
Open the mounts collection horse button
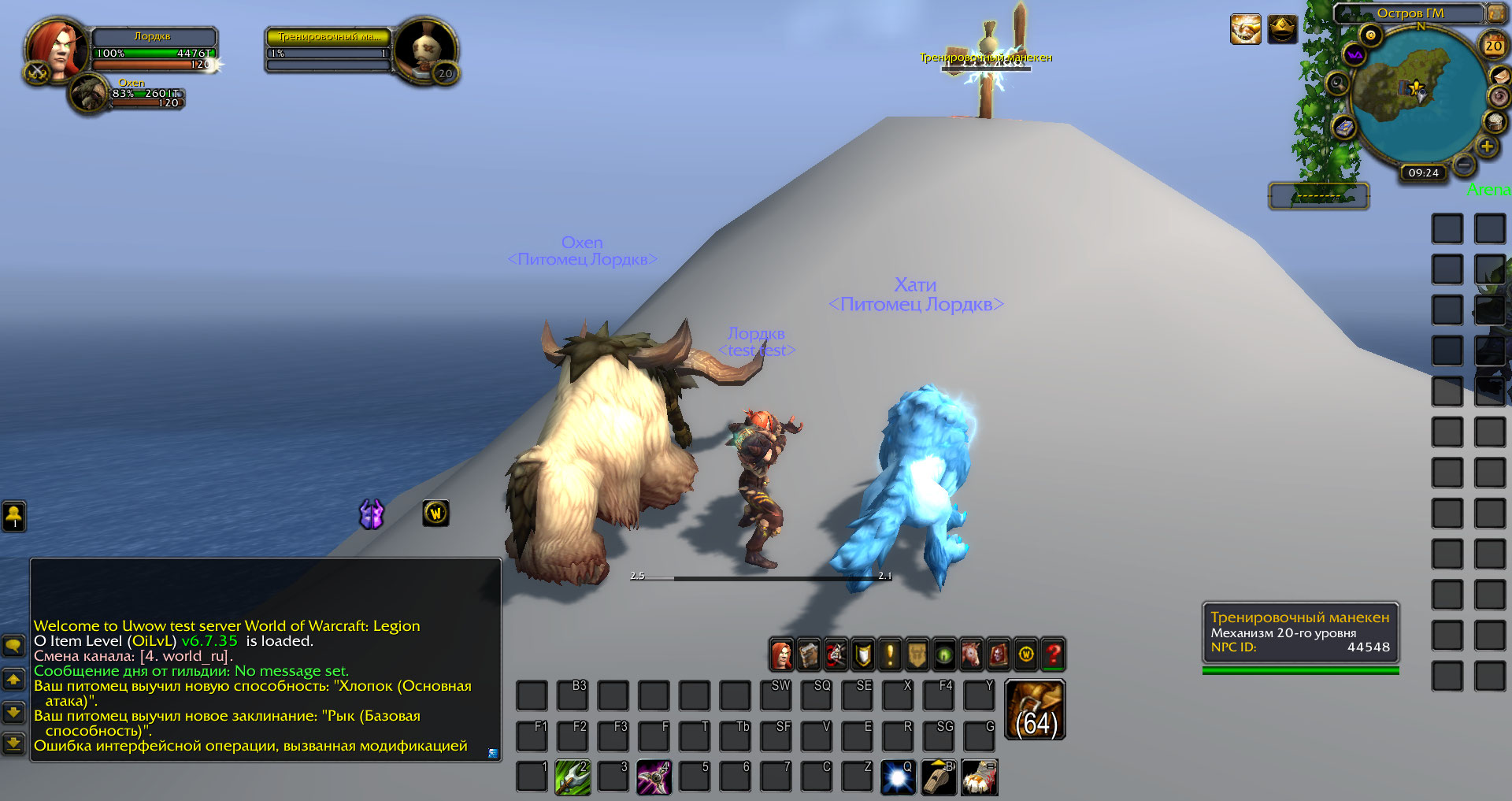972,655
